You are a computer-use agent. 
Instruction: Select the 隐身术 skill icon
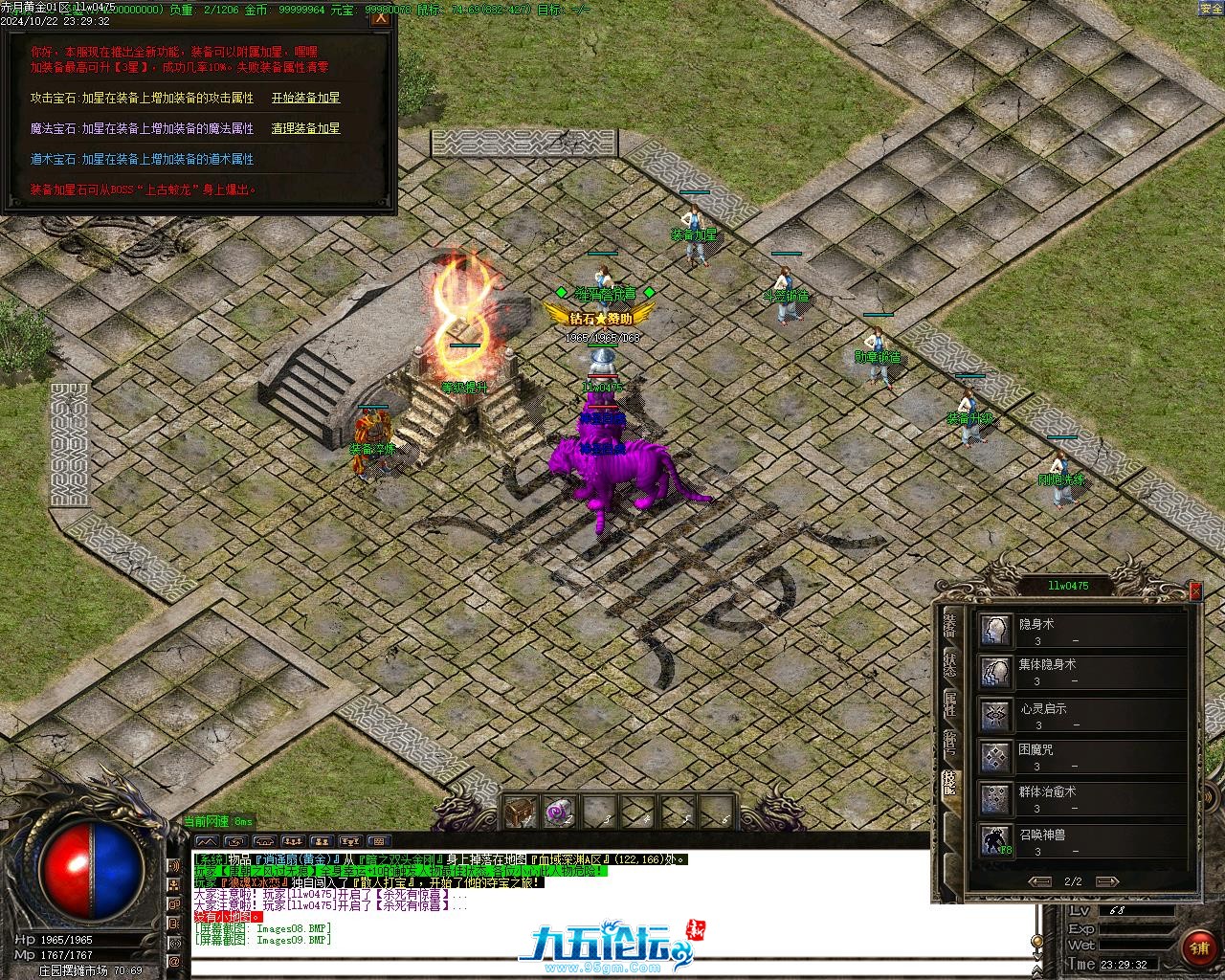click(995, 631)
